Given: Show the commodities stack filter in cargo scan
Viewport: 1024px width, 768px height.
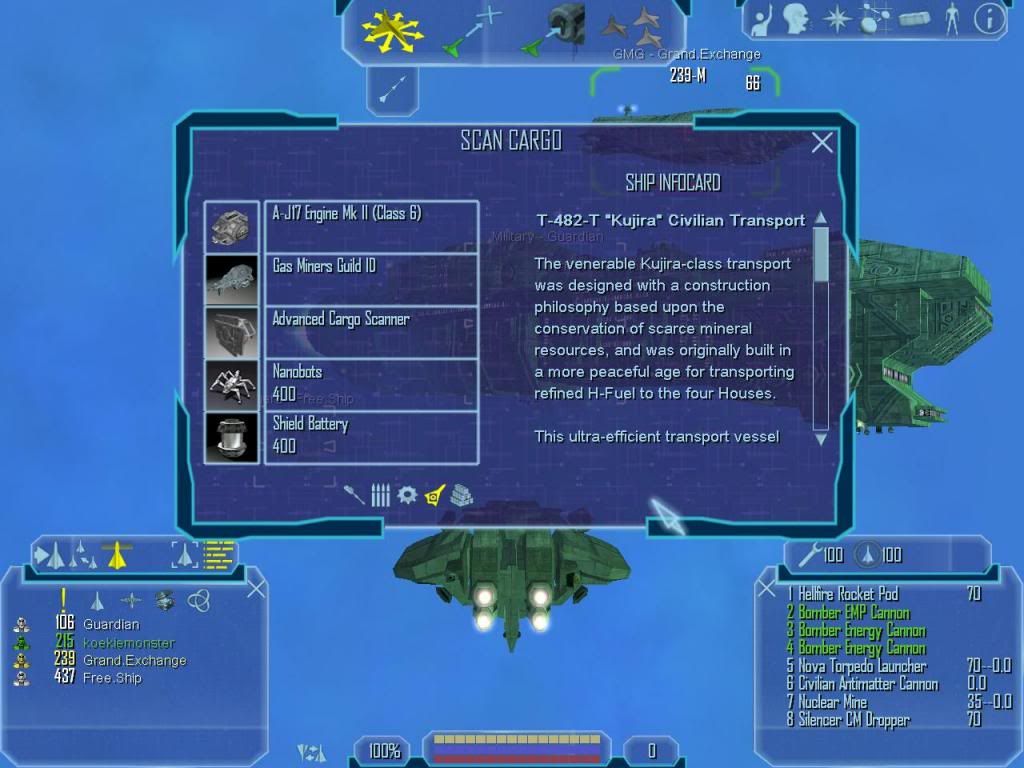Looking at the screenshot, I should coord(460,494).
